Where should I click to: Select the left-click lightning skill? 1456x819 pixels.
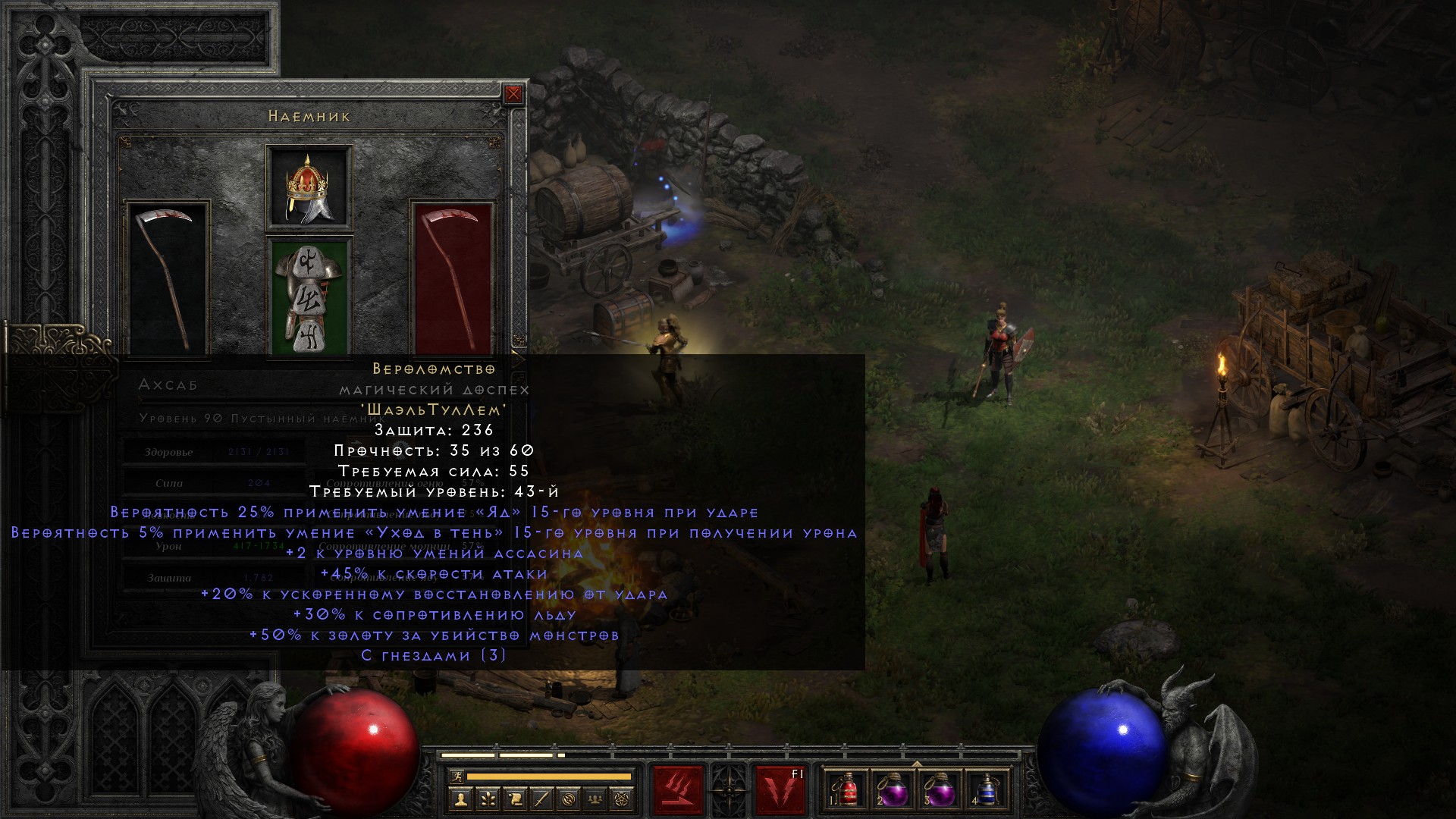679,790
